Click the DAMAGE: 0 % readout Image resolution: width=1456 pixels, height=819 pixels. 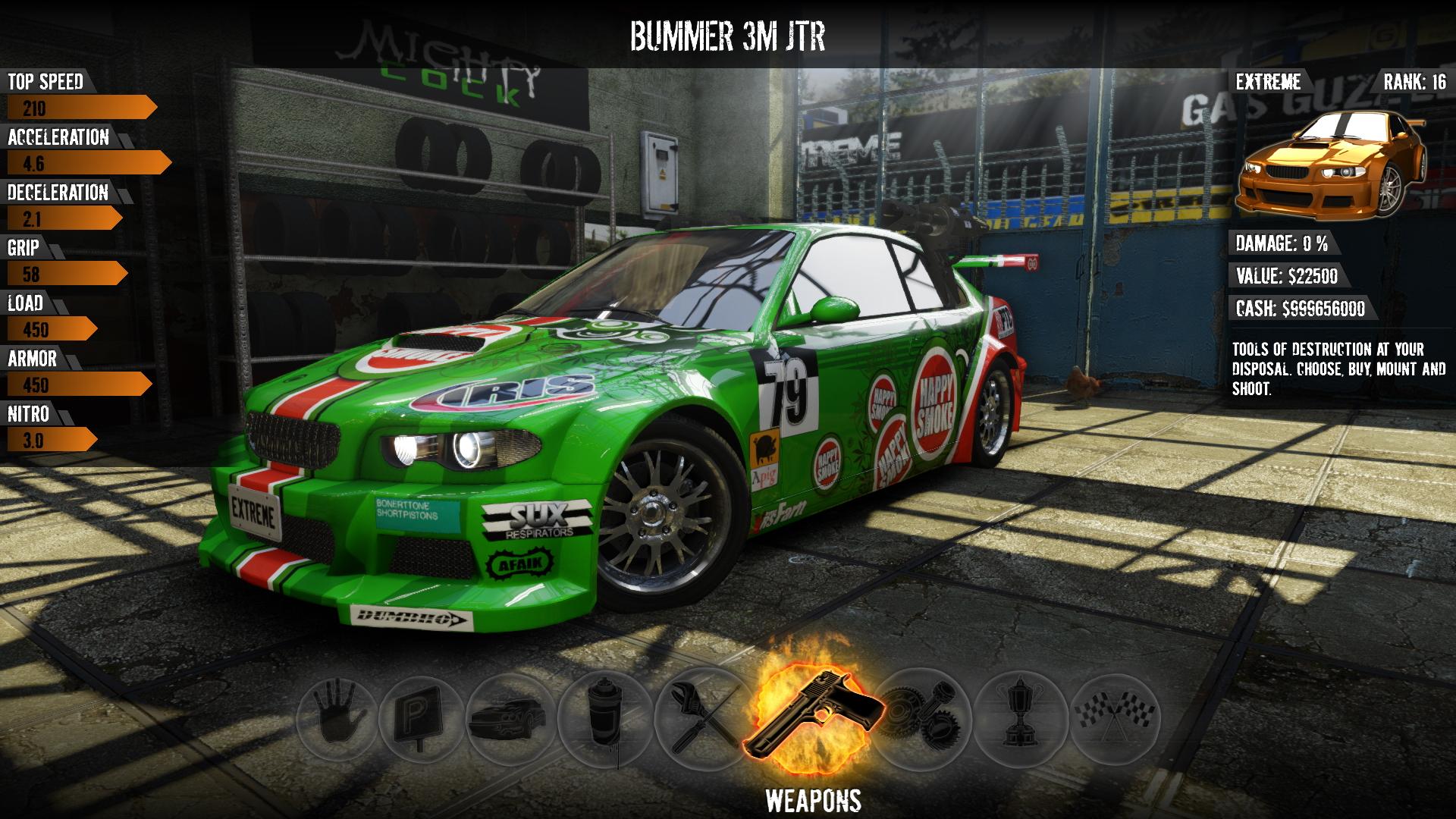(x=1282, y=244)
